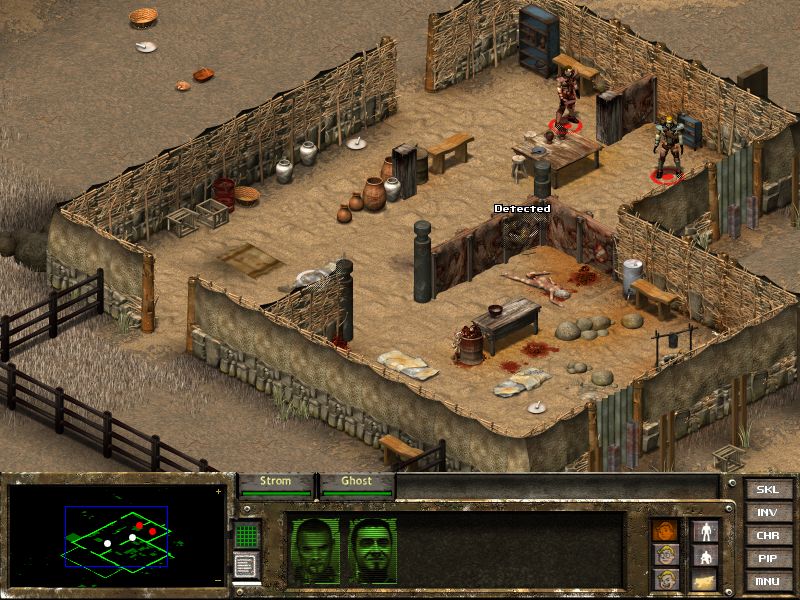The height and width of the screenshot is (600, 800).
Task: Choose the bottom Vault Boy face icon
Action: coord(664,579)
